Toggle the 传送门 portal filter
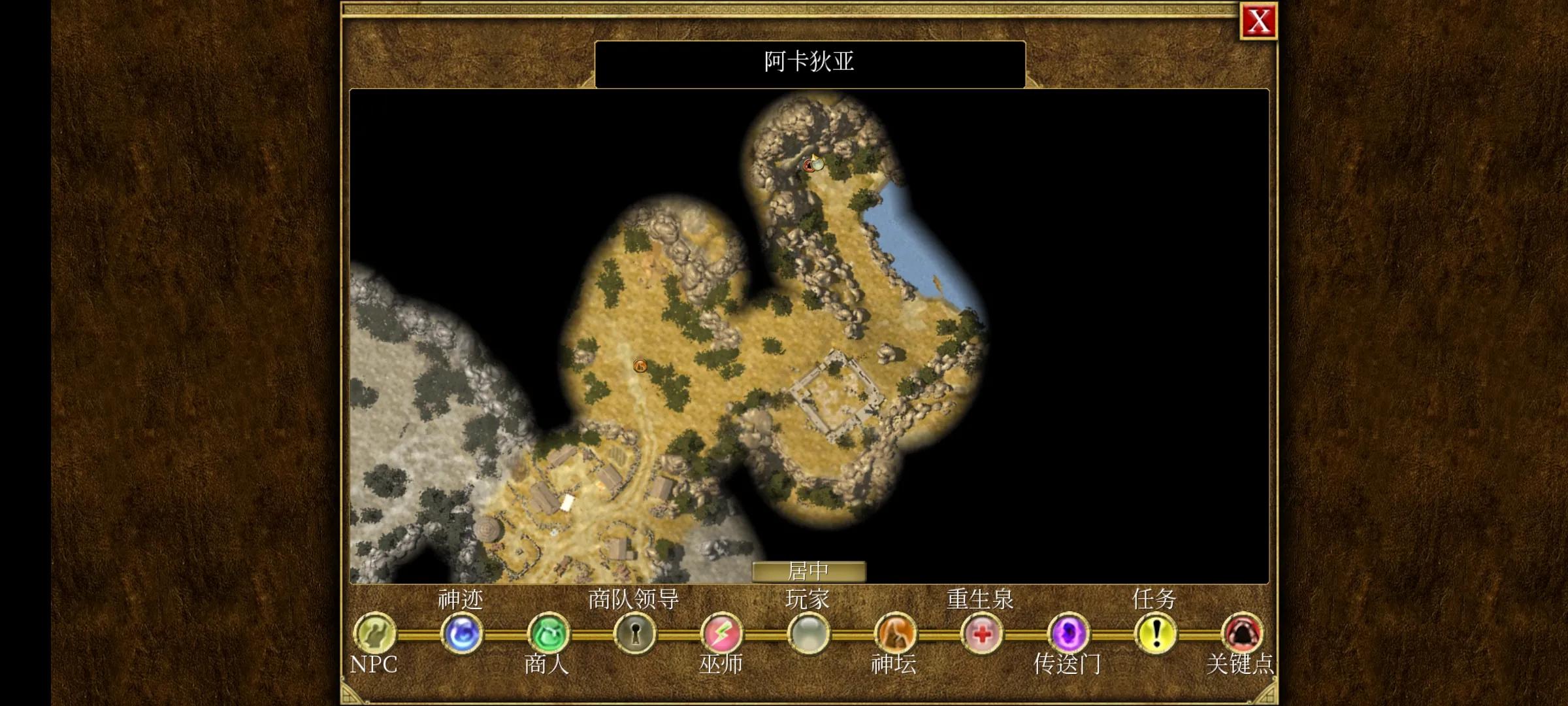Viewport: 1568px width, 706px height. click(1068, 633)
